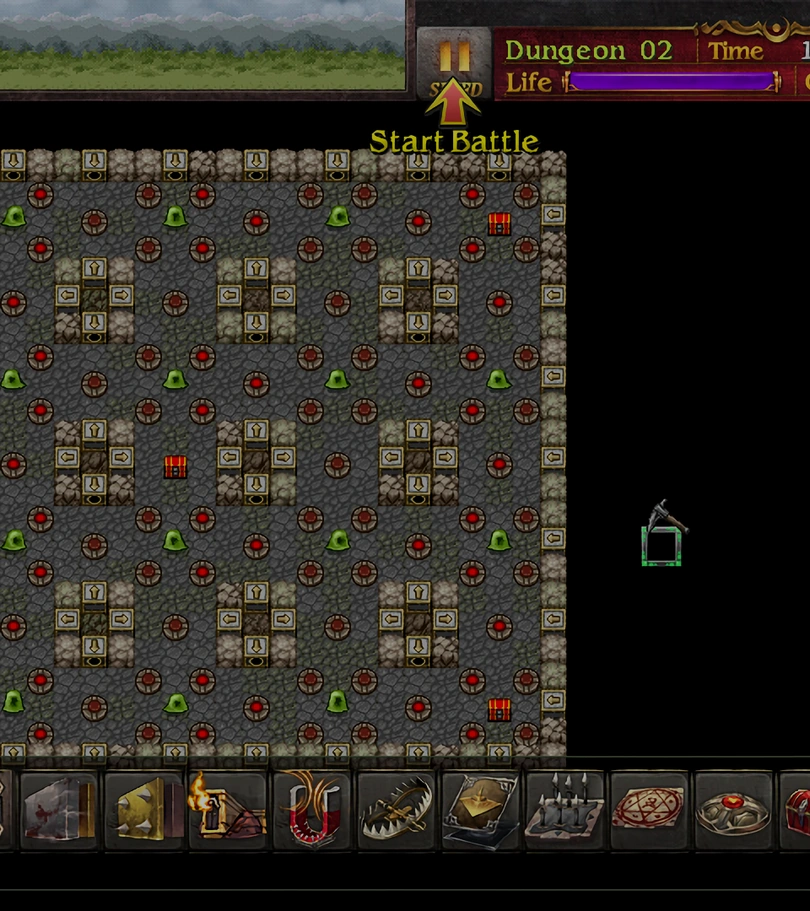Choose the golden spiked wall trap
Image resolution: width=810 pixels, height=911 pixels.
point(144,809)
